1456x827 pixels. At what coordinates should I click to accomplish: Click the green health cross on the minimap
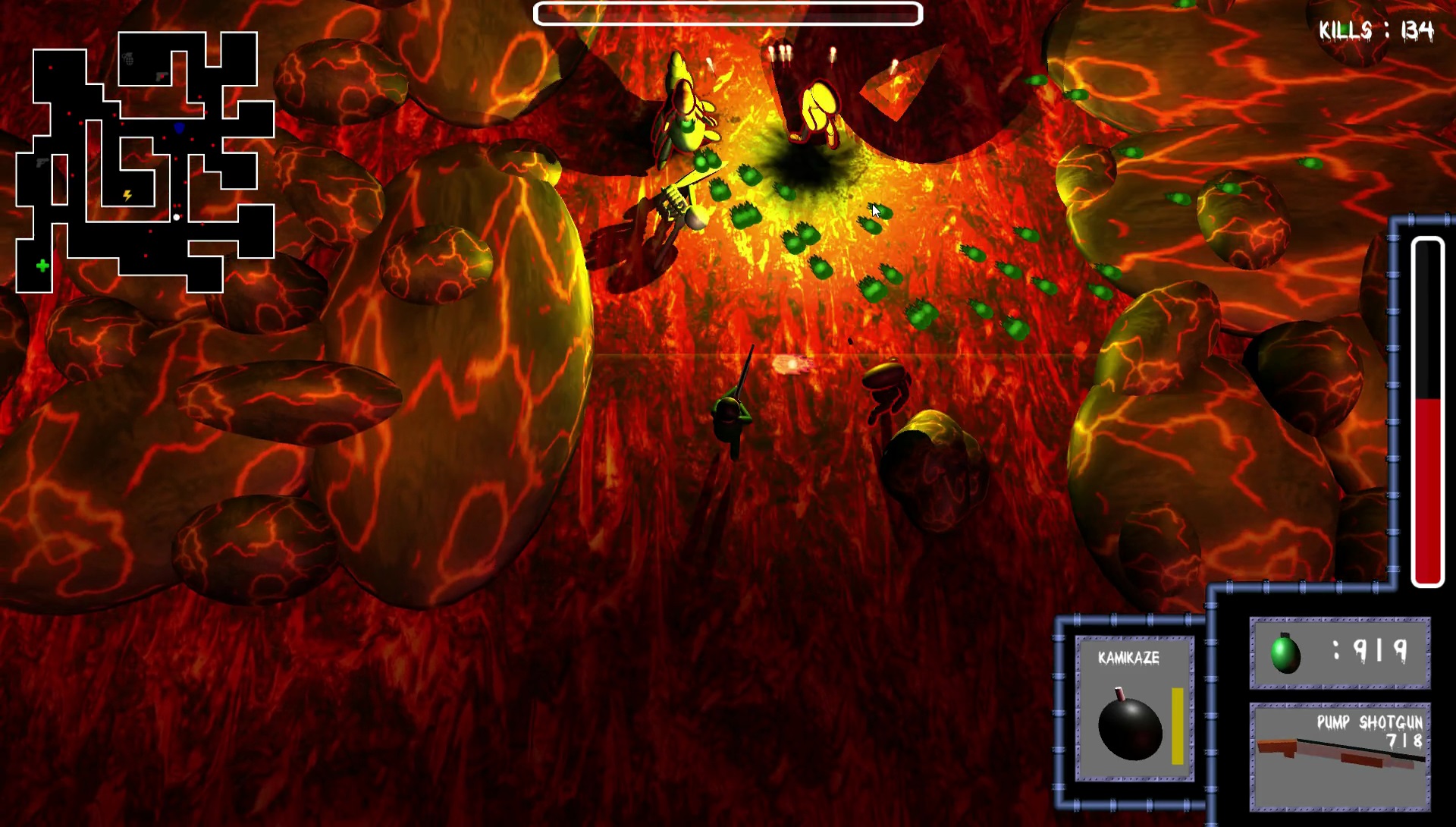click(x=42, y=265)
